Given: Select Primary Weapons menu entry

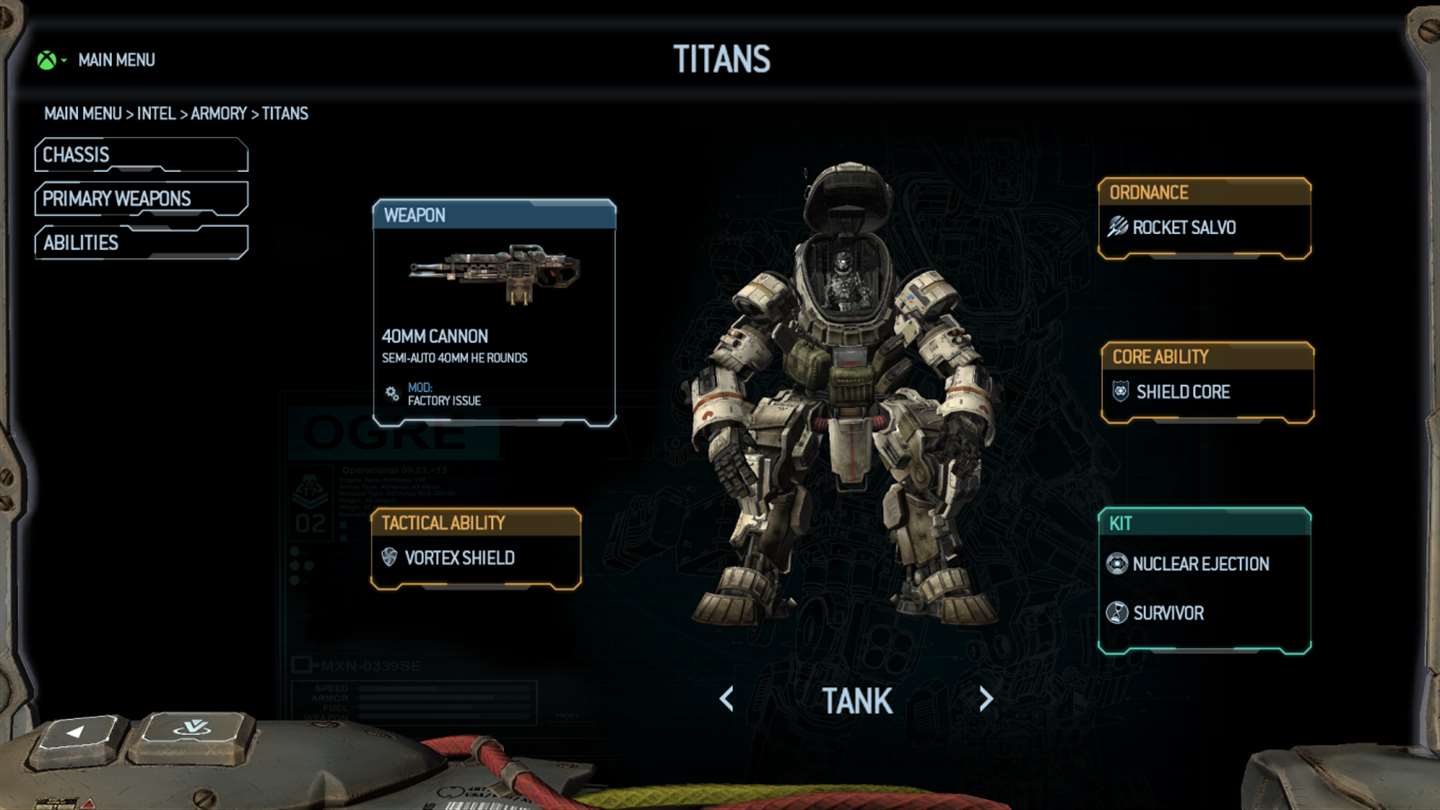Looking at the screenshot, I should pos(140,199).
